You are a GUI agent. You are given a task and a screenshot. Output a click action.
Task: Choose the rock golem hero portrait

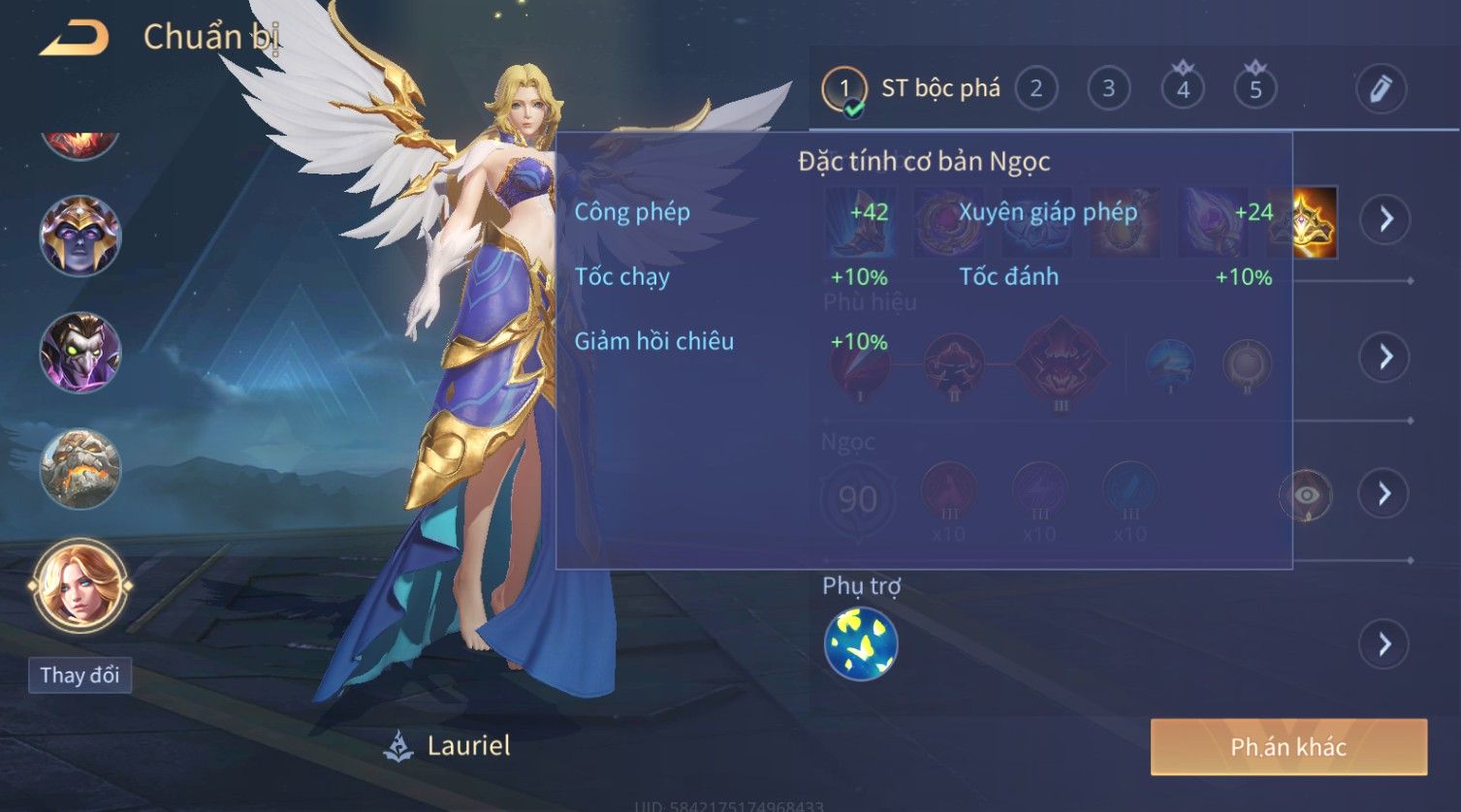79,469
